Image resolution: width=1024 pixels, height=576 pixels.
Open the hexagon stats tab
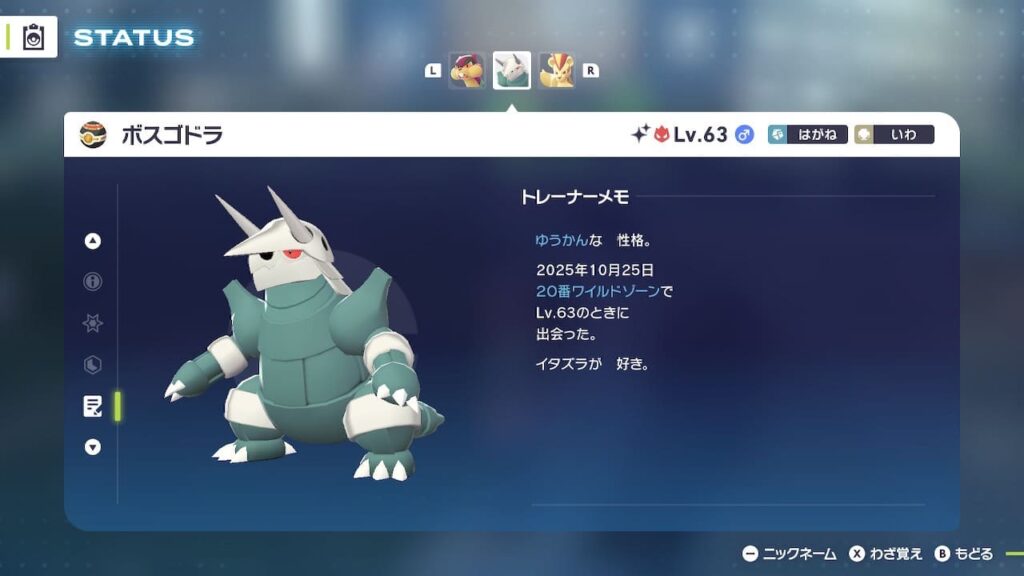(x=93, y=365)
